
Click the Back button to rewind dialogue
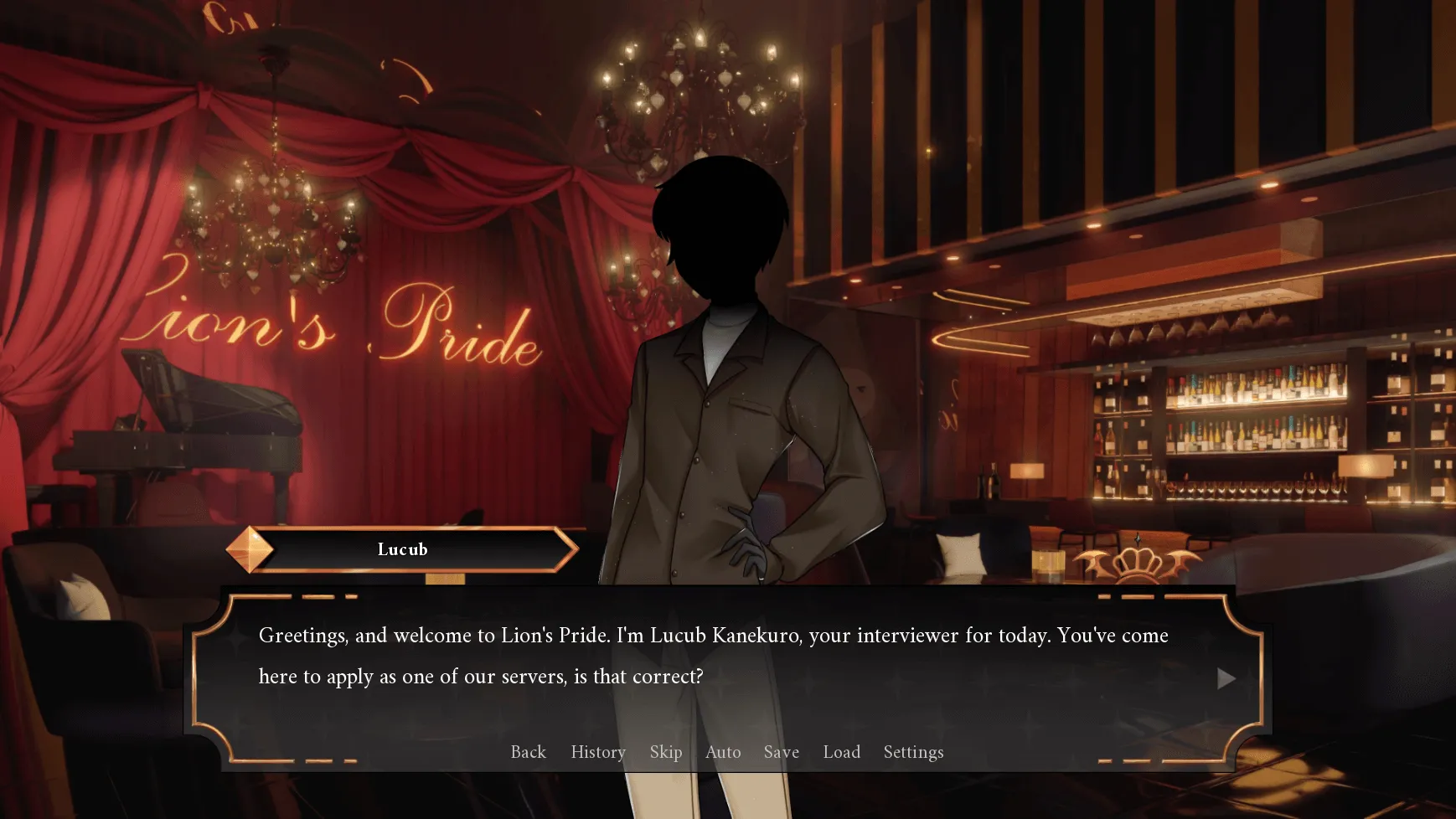tap(528, 752)
